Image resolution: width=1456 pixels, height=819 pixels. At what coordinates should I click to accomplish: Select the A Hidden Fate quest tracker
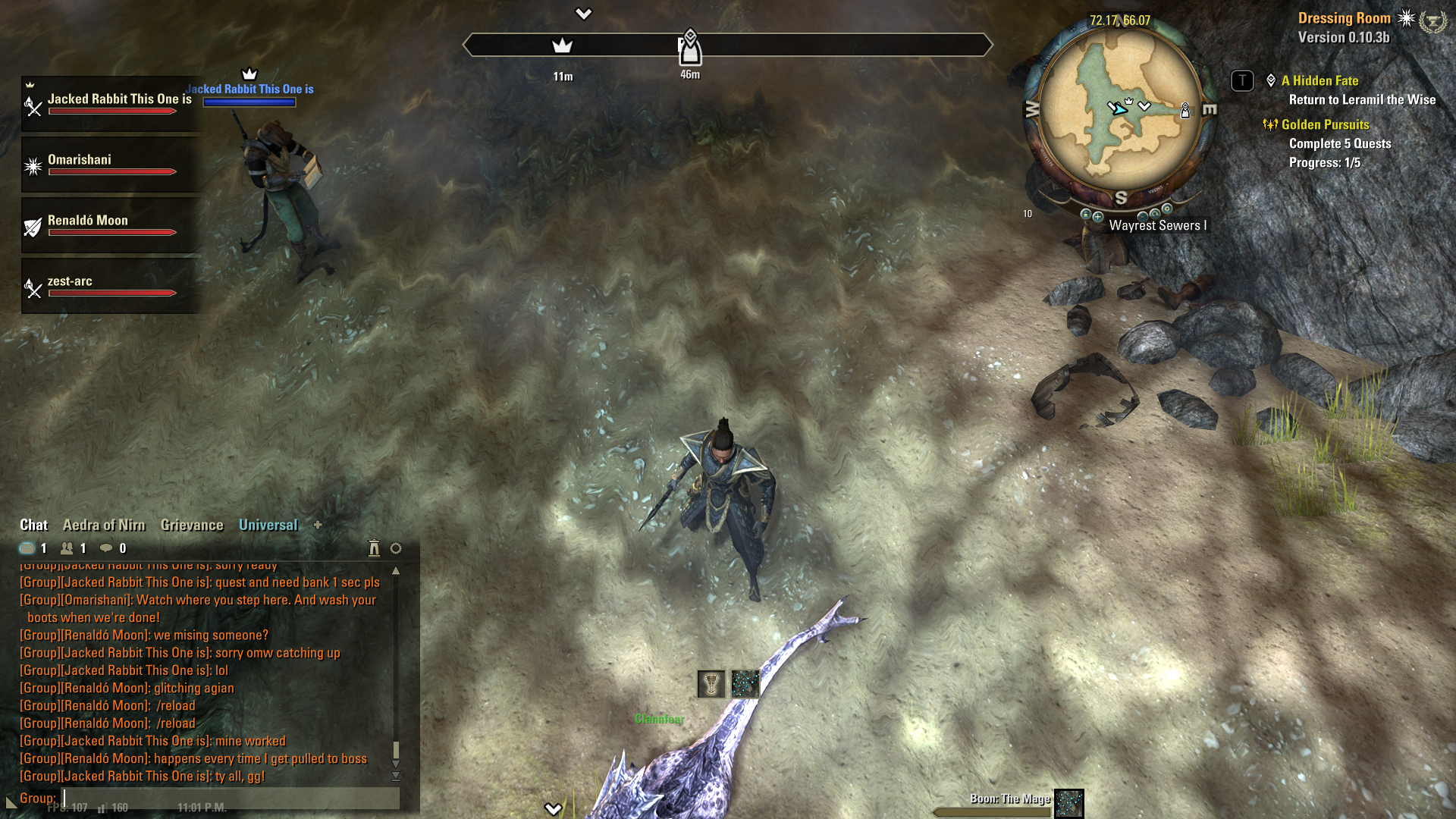point(1319,81)
